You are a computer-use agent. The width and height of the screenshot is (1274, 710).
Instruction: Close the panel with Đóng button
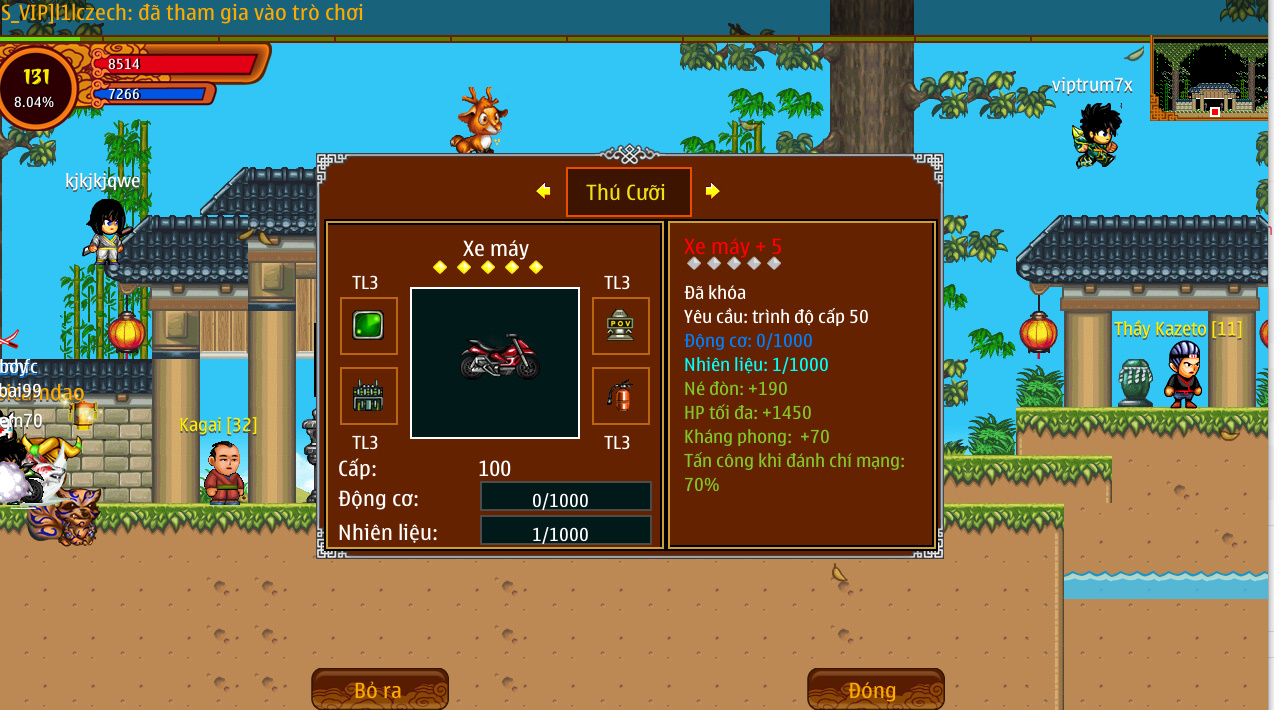tap(875, 690)
